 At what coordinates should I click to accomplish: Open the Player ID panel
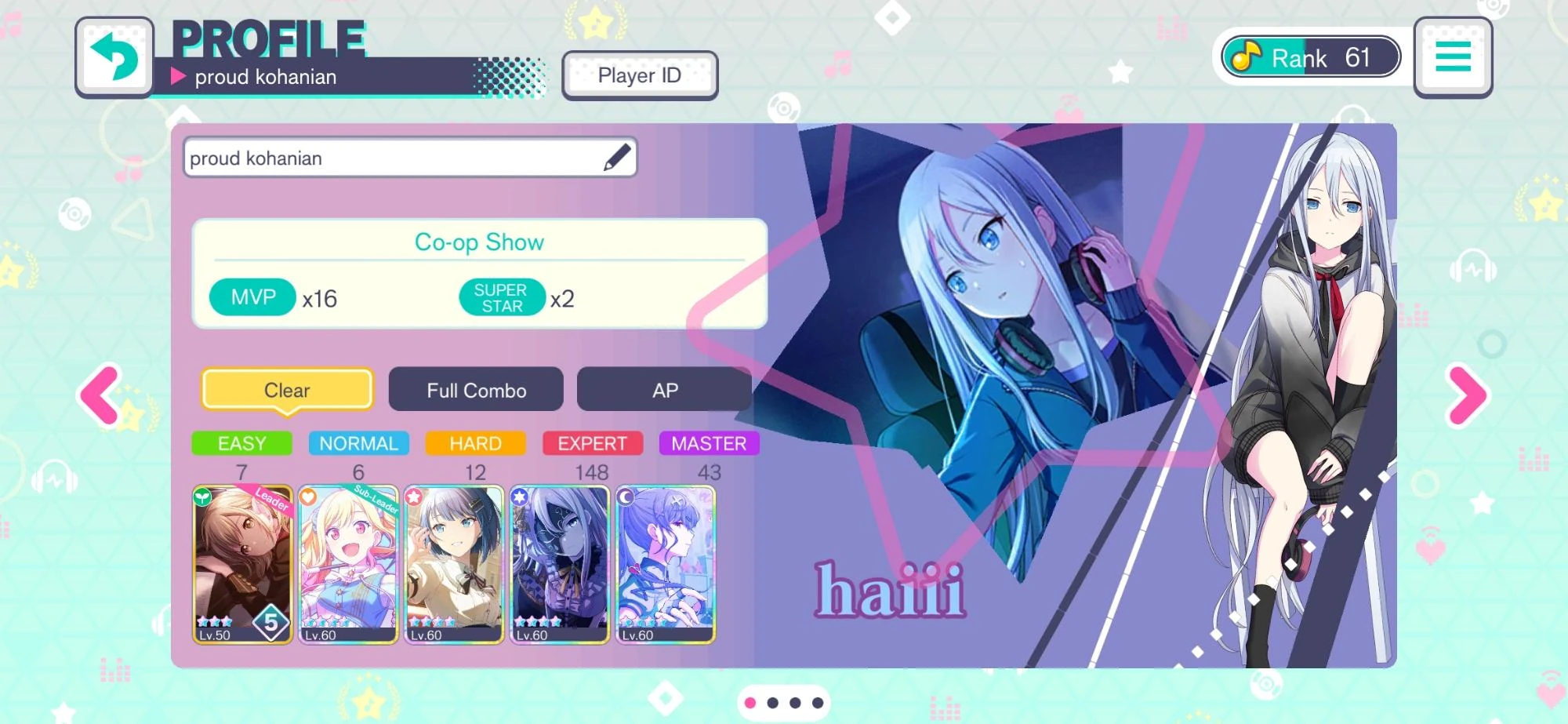click(640, 75)
